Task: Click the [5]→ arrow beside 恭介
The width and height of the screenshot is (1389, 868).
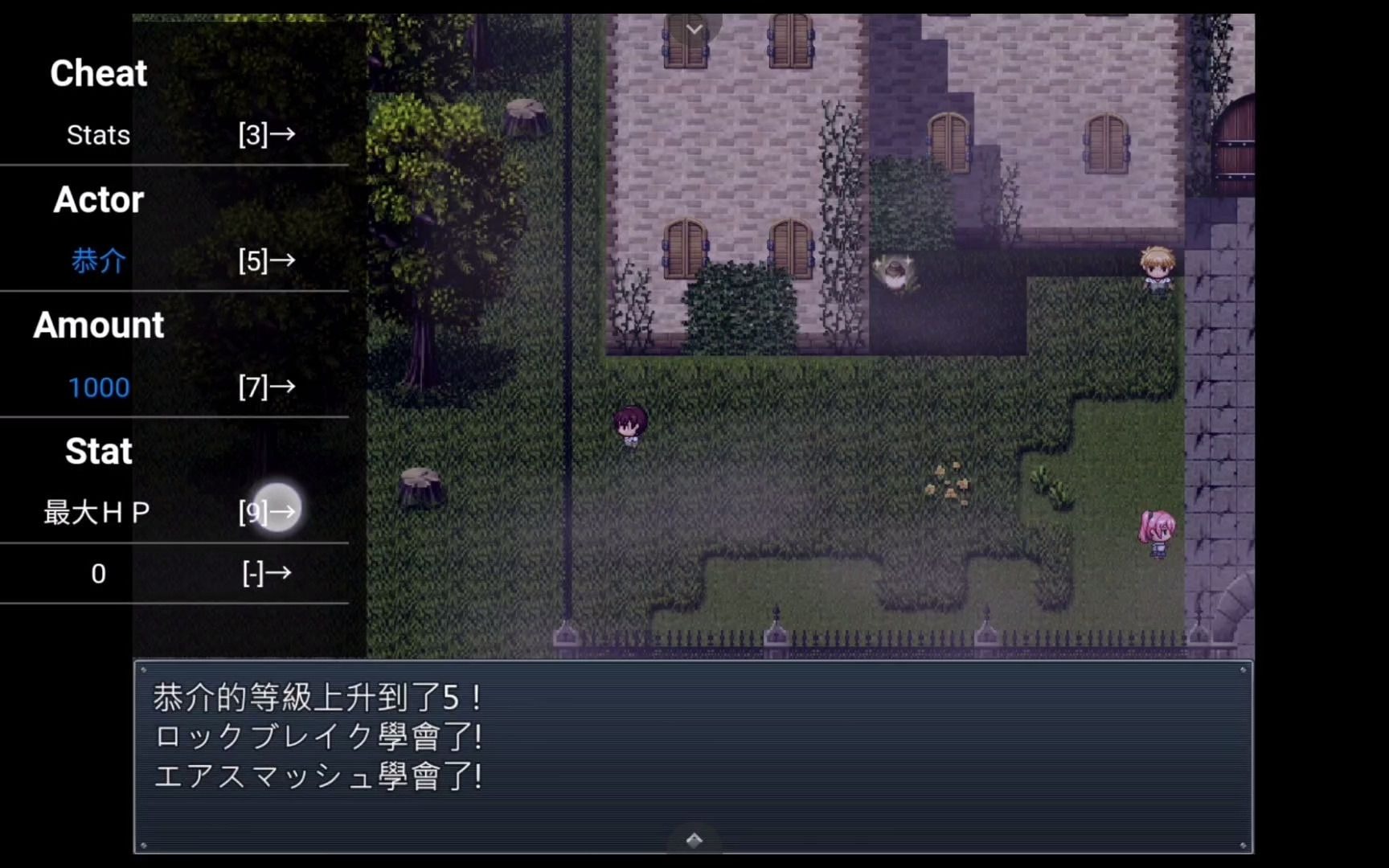Action: (265, 260)
